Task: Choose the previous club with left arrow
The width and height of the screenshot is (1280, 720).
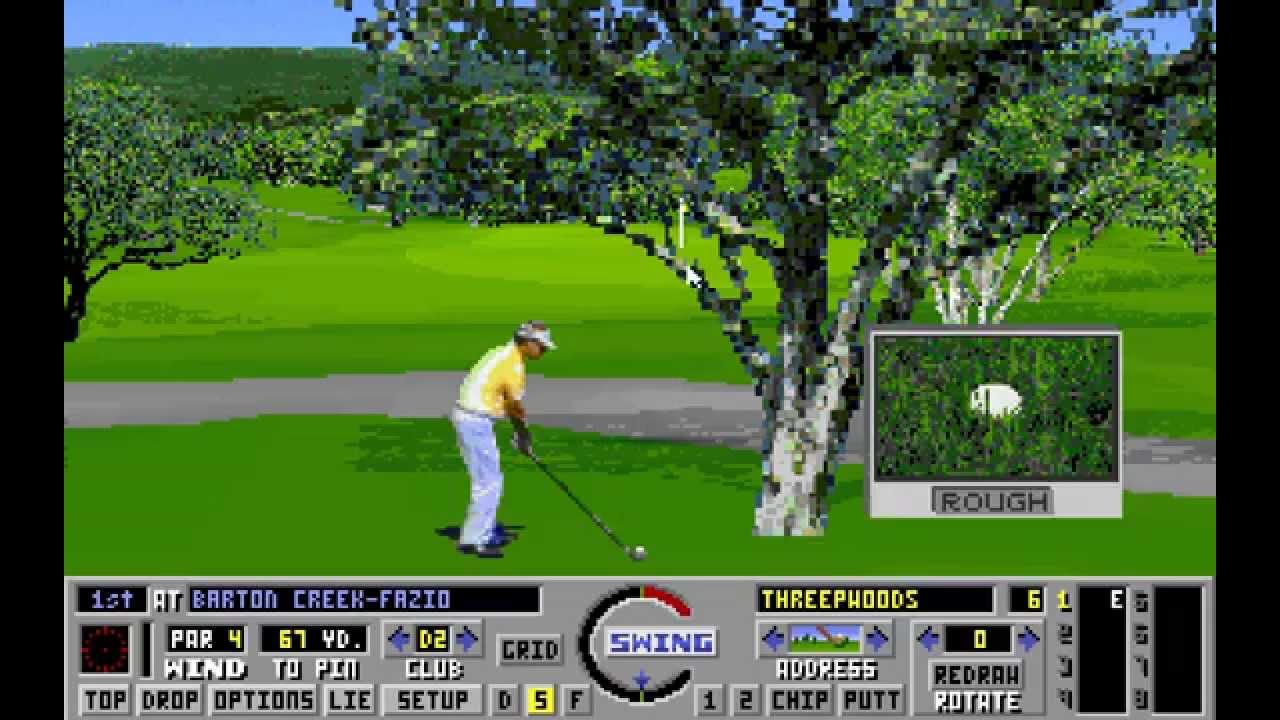Action: [x=400, y=638]
